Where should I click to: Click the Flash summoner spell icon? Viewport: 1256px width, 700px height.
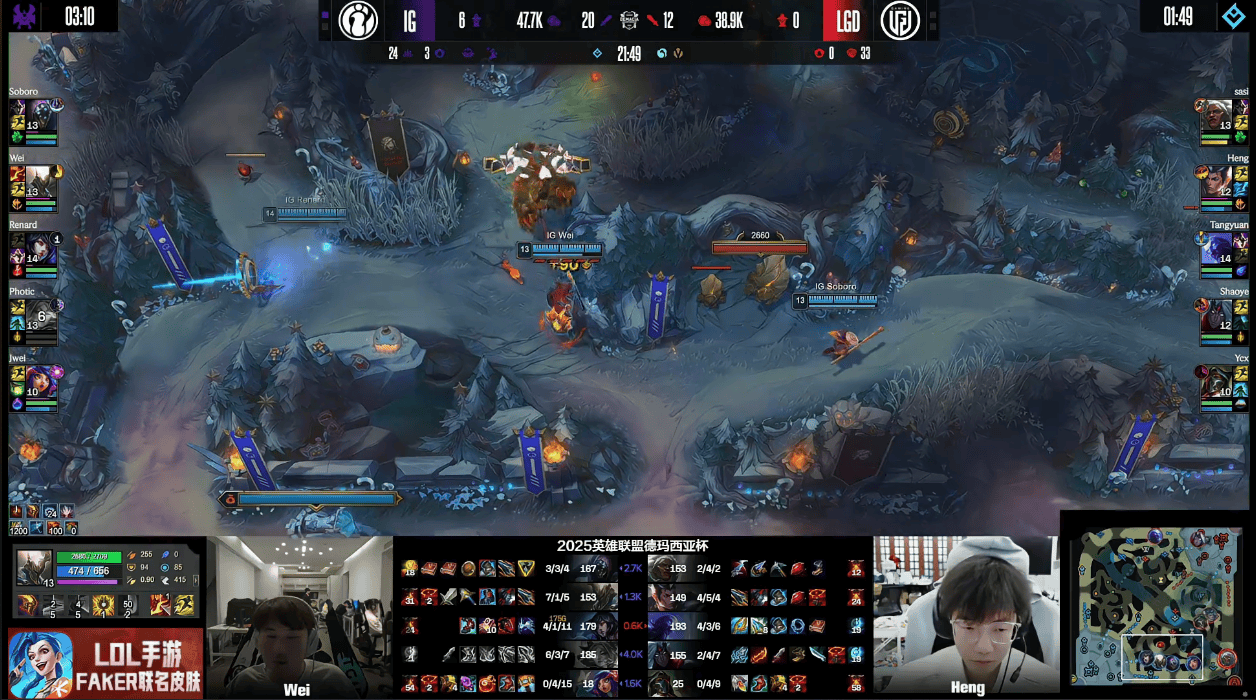click(x=185, y=605)
